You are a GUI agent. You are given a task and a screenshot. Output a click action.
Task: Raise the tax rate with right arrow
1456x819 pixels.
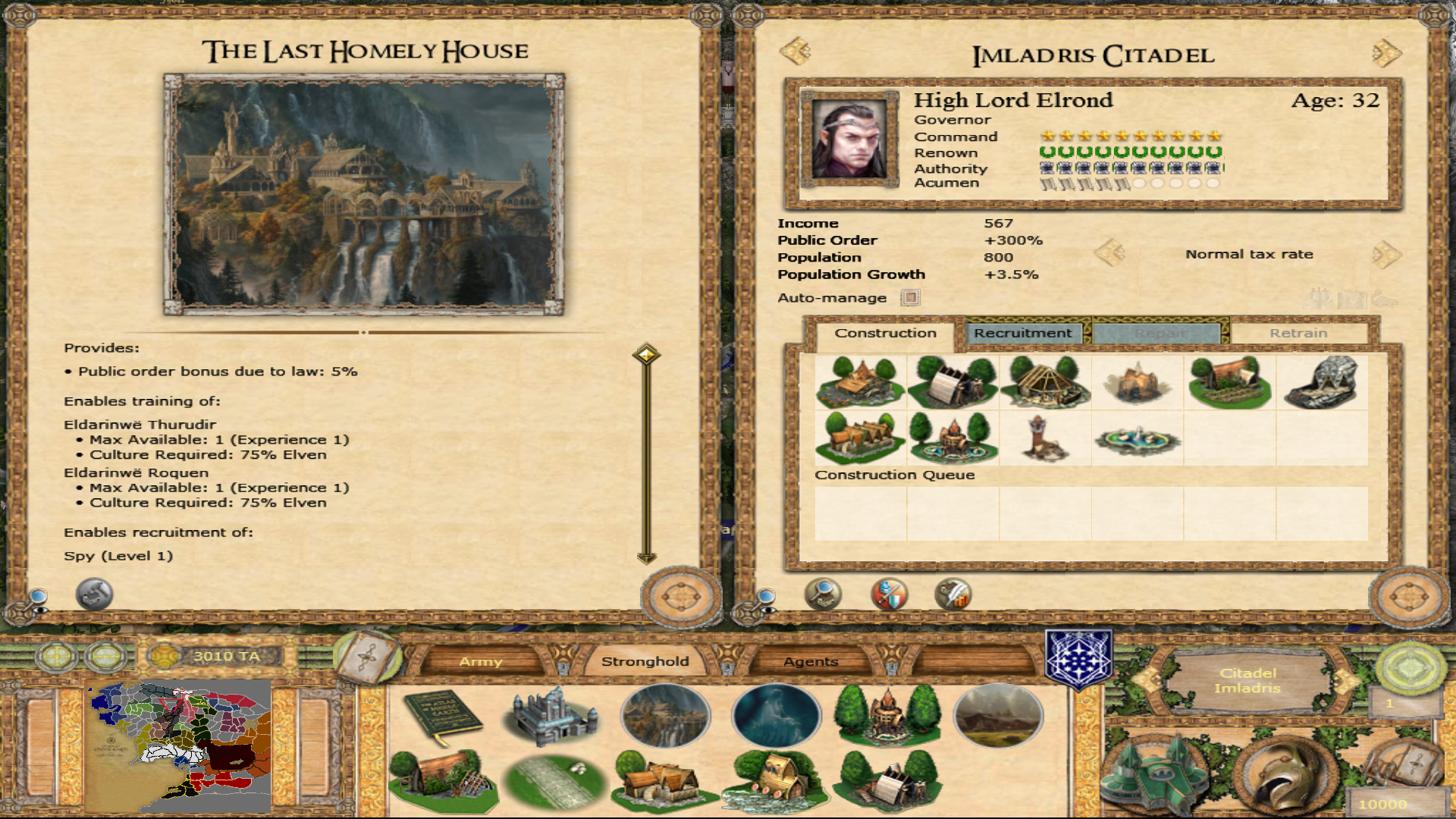tap(1385, 254)
